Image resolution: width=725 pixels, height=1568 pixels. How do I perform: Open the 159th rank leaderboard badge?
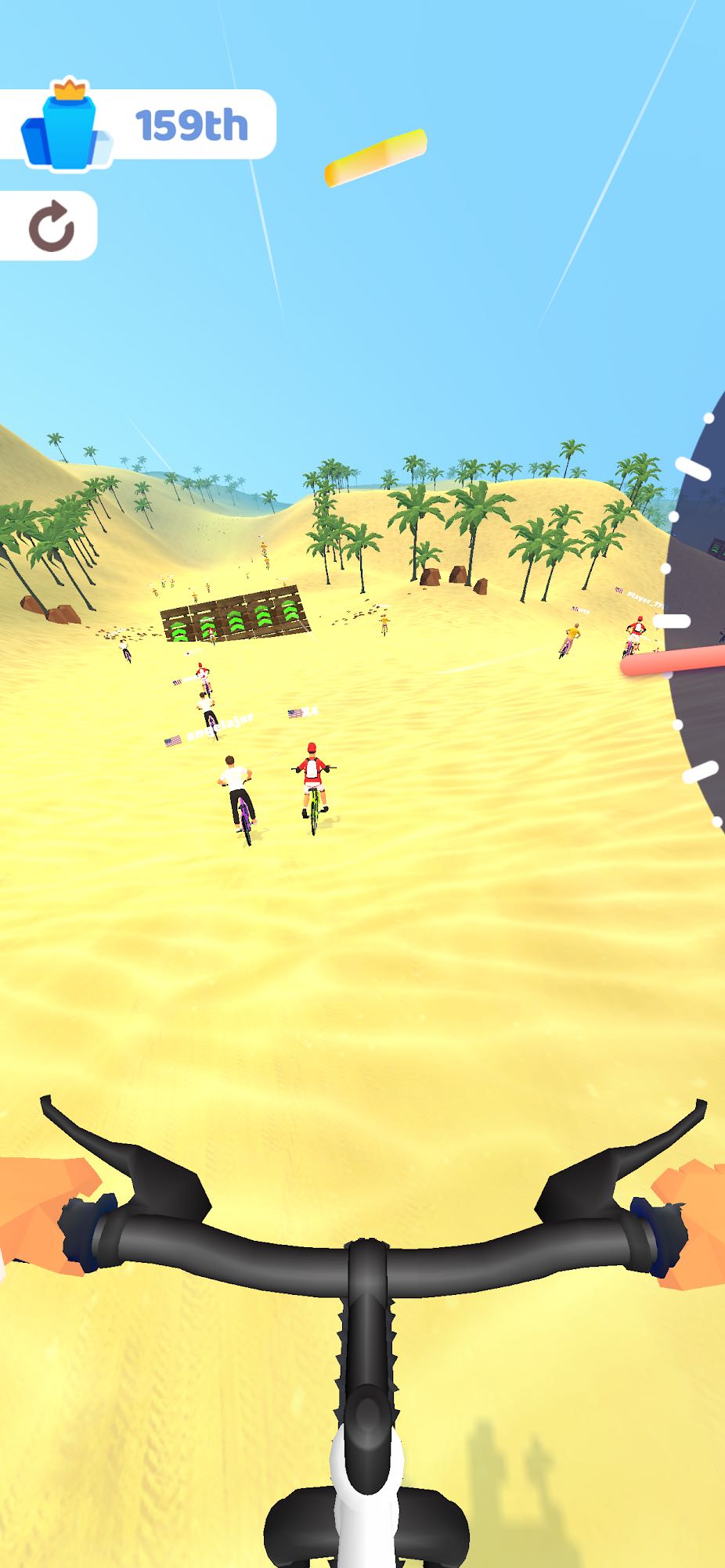point(138,125)
